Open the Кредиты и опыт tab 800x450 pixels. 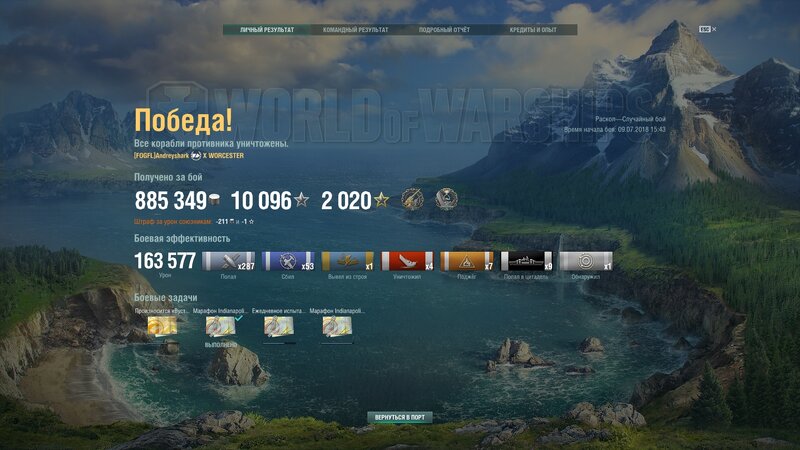click(x=533, y=30)
